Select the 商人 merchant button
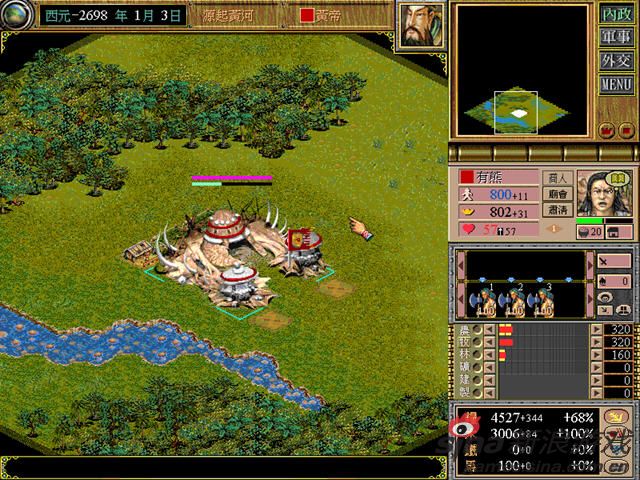The height and width of the screenshot is (480, 640). (x=558, y=178)
